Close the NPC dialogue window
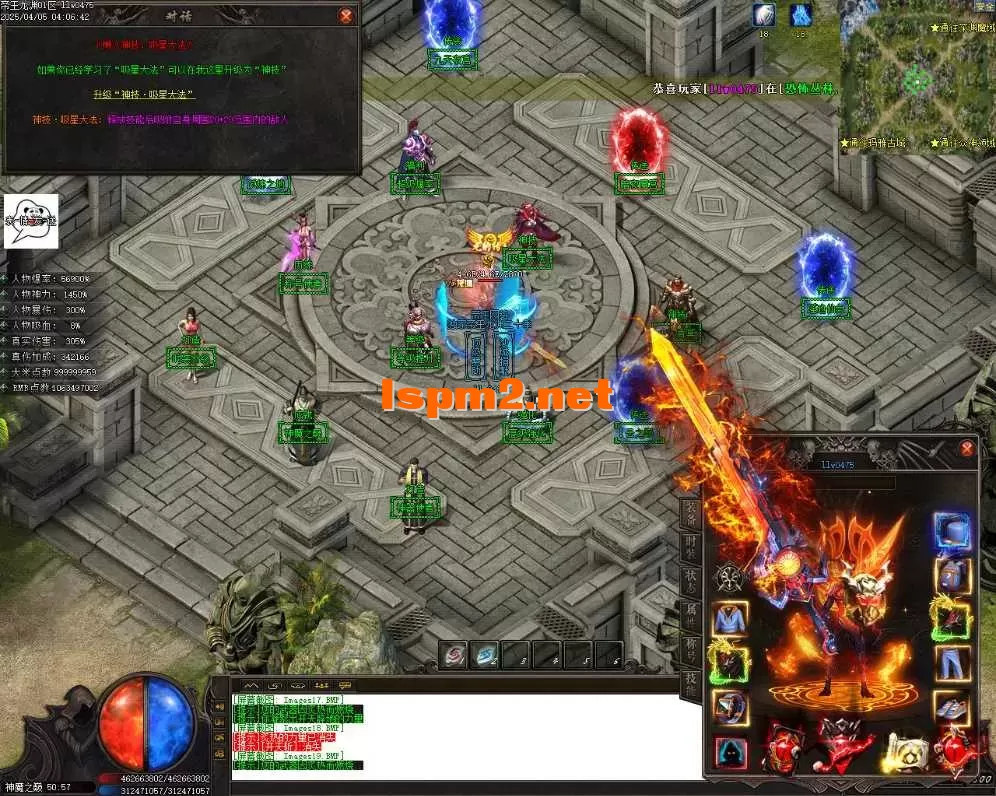The image size is (996, 796). click(346, 16)
